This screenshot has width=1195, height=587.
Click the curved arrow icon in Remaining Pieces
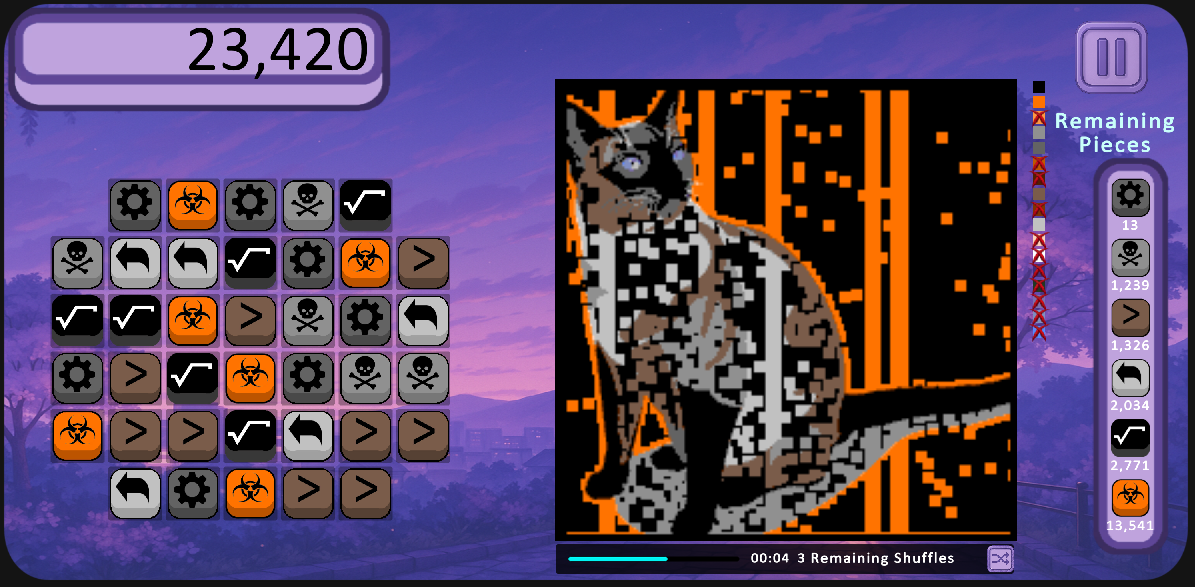[1130, 378]
